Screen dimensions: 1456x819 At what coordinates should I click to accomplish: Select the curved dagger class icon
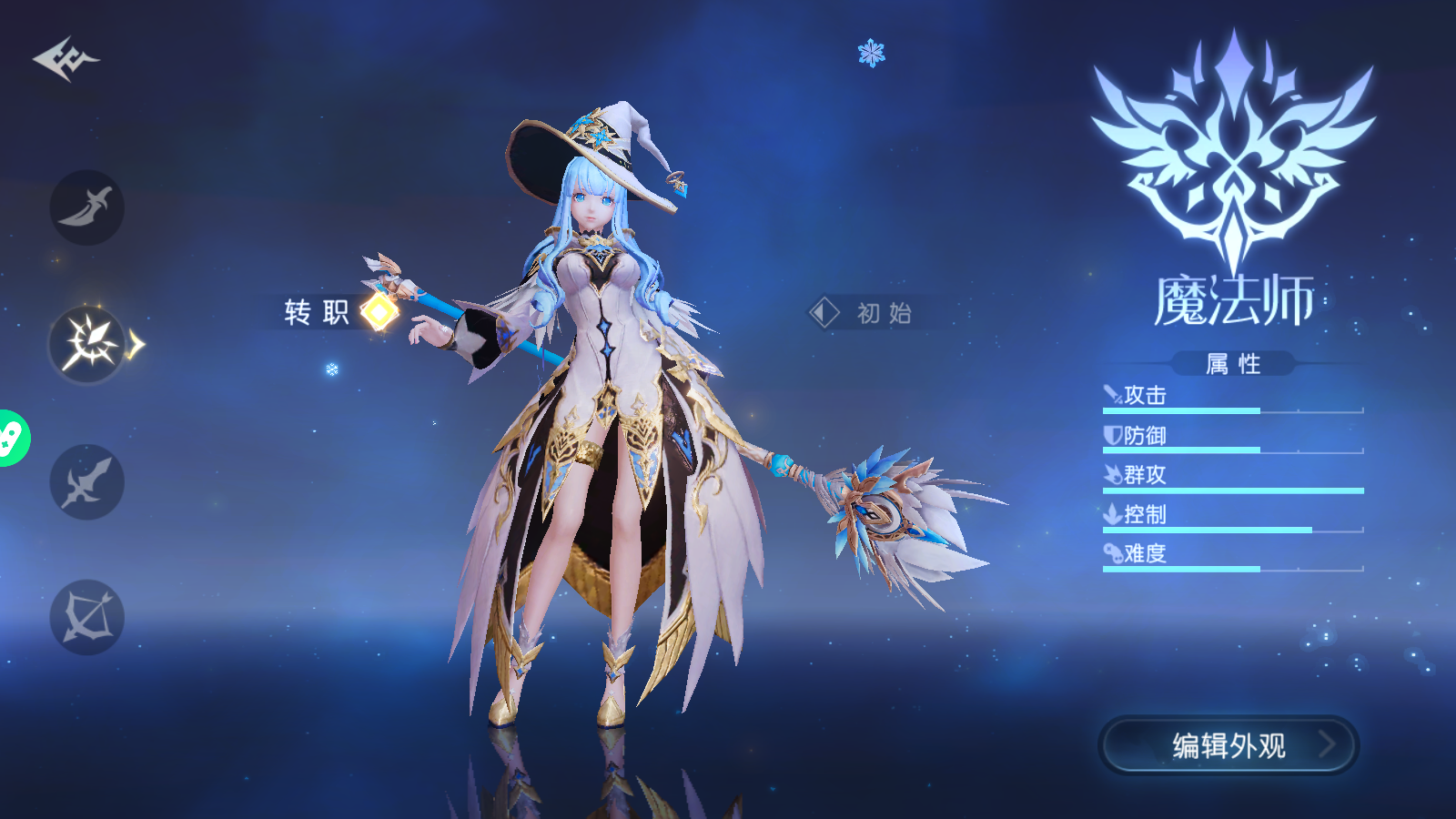pyautogui.click(x=87, y=207)
